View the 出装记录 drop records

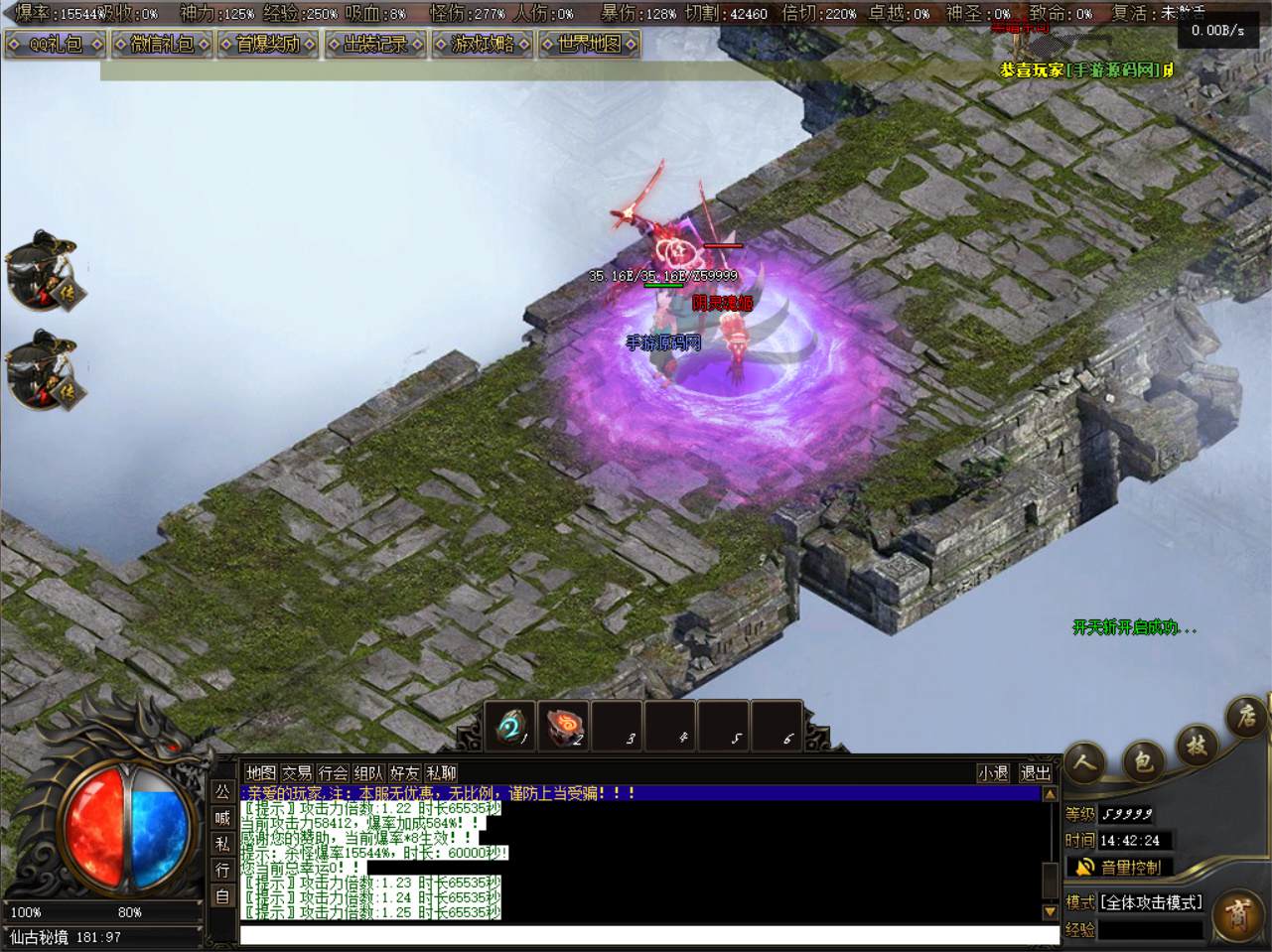tap(375, 44)
